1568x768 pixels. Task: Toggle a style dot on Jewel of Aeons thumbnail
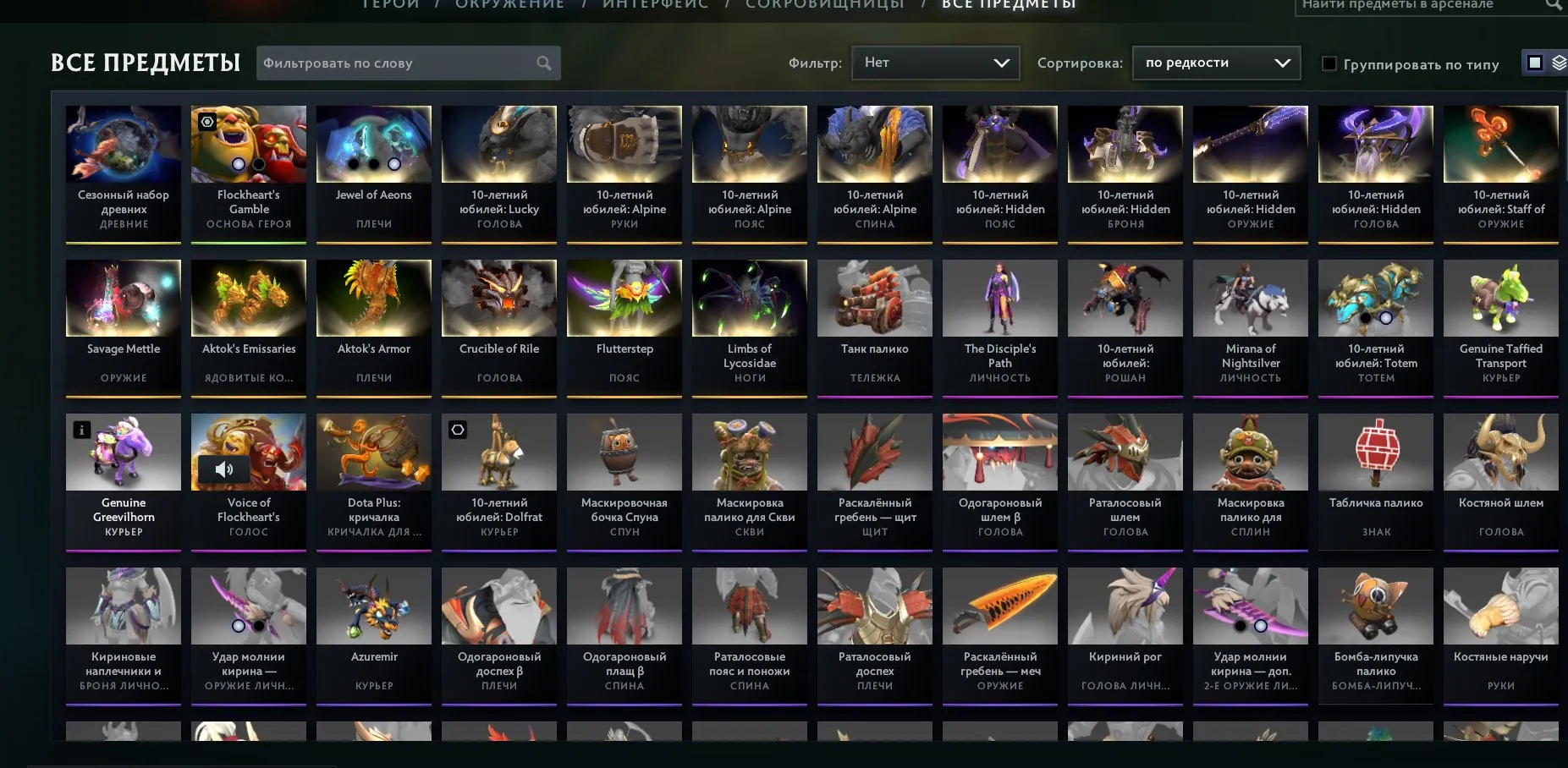(x=373, y=162)
